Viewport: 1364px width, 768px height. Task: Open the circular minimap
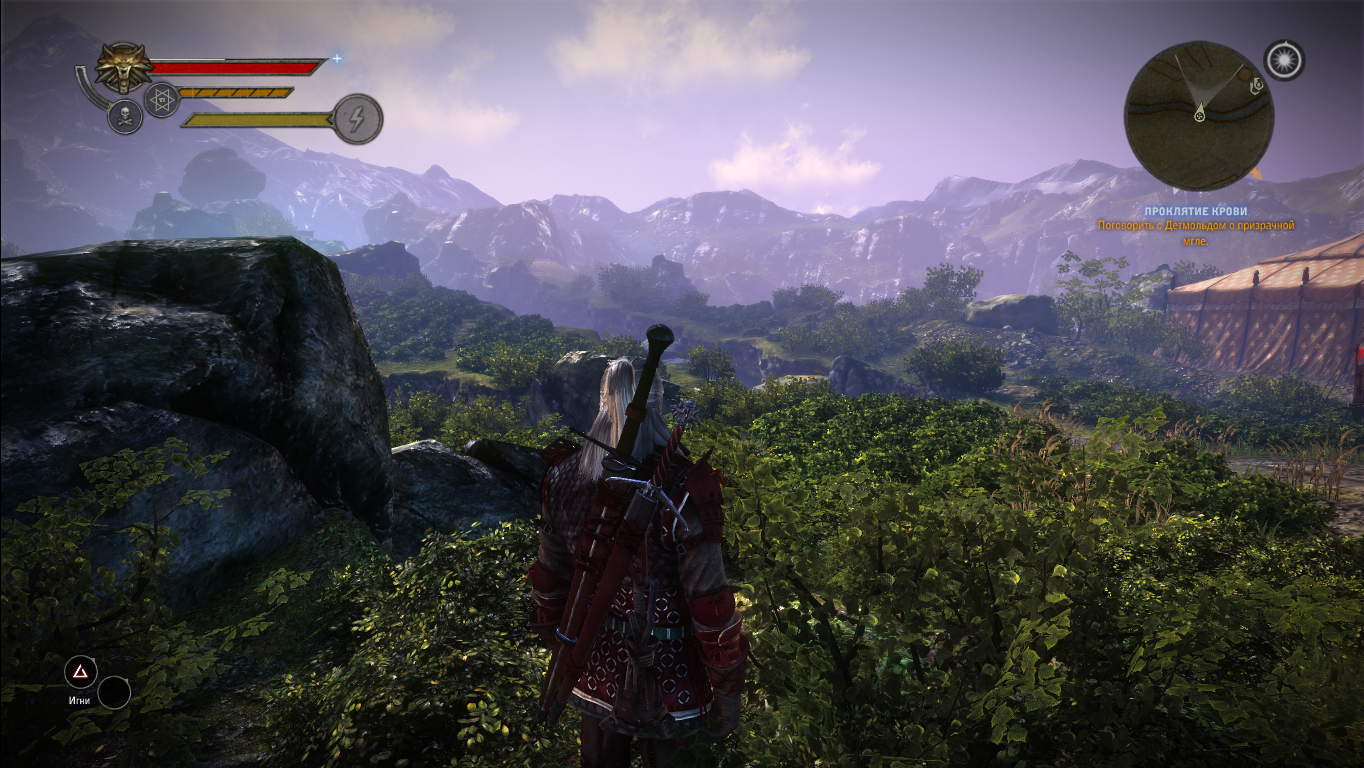tap(1199, 115)
